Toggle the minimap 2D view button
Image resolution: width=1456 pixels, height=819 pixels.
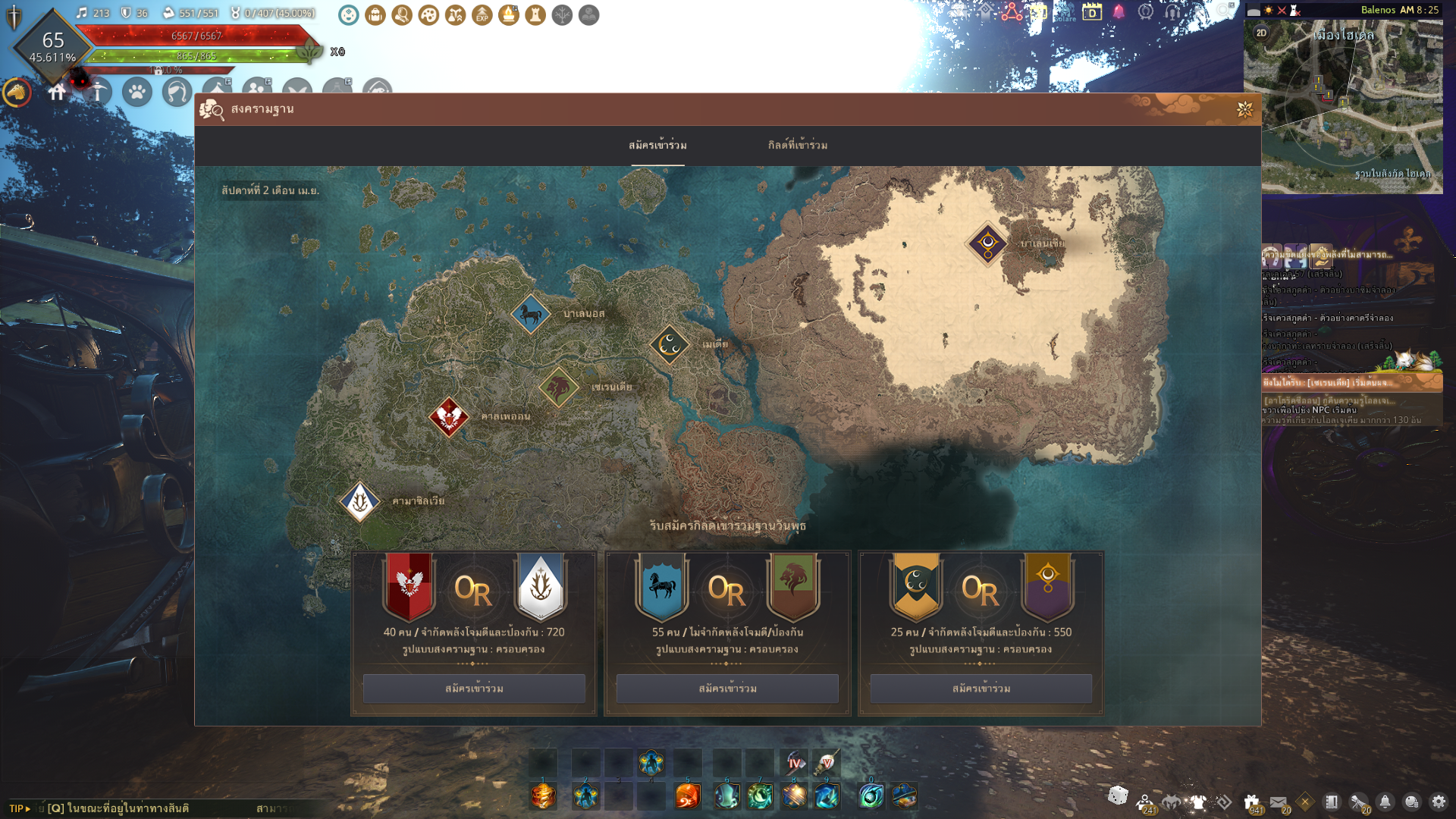1261,33
